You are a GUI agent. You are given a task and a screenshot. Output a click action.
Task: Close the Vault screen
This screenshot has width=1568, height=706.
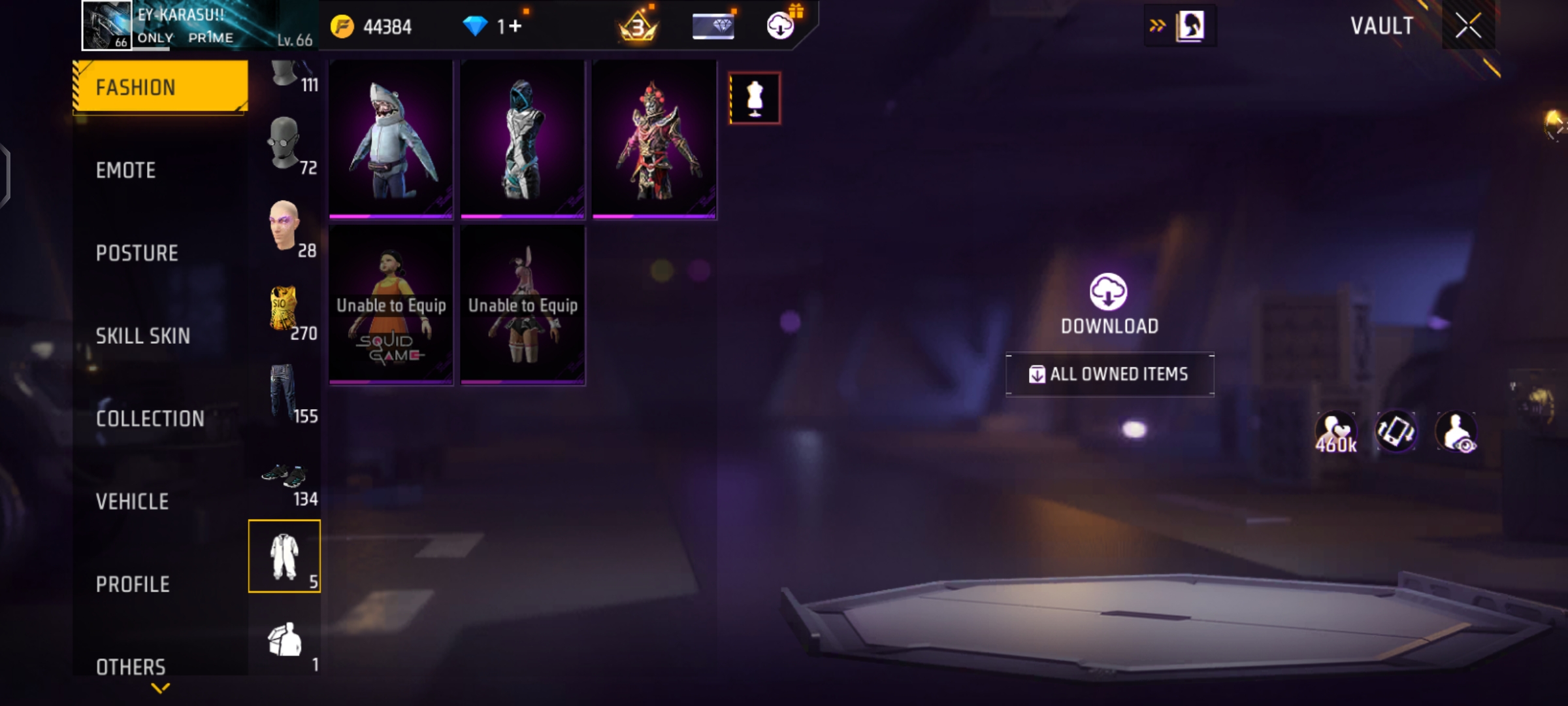tap(1468, 26)
